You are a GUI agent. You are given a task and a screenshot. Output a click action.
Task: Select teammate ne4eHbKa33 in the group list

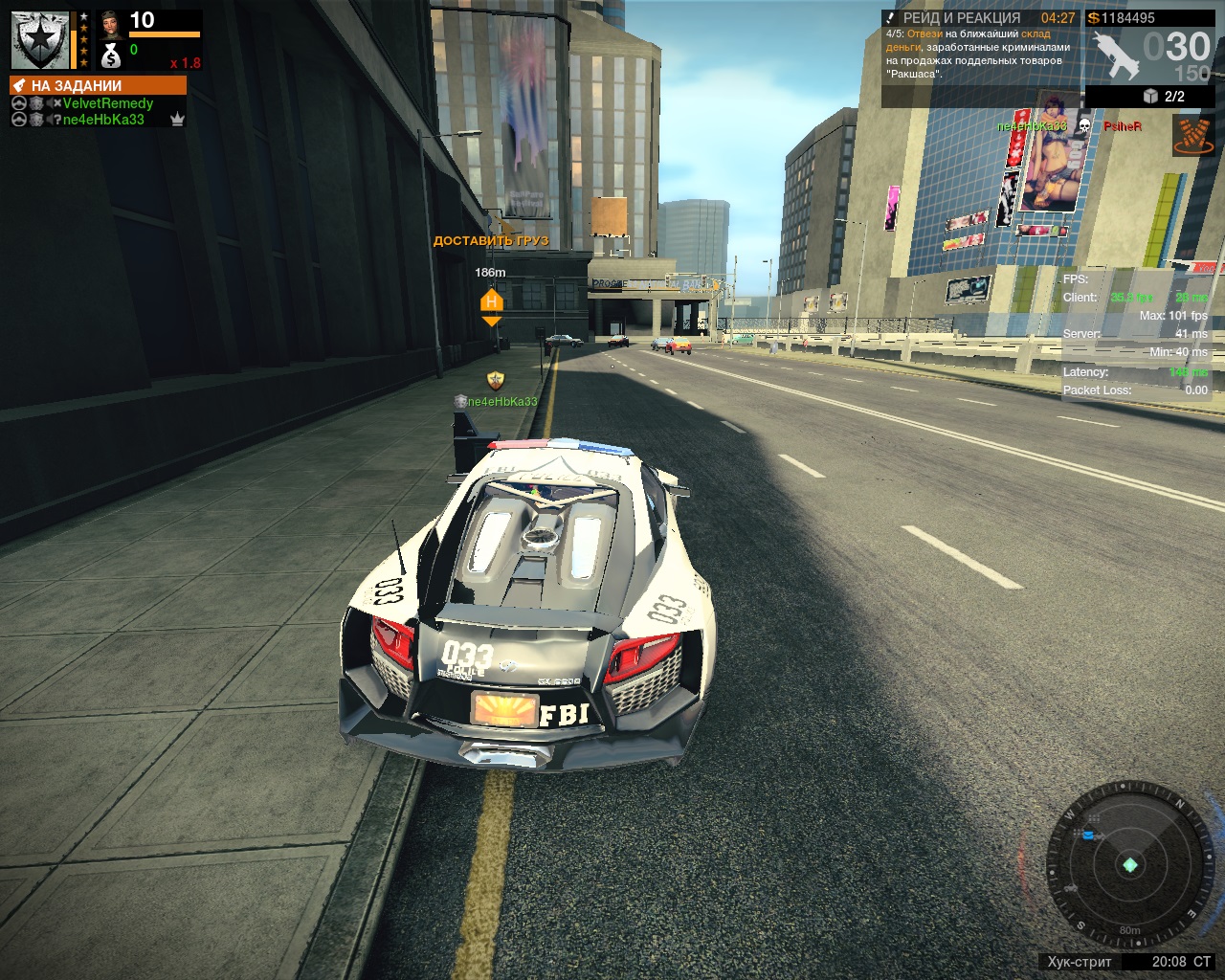[x=103, y=120]
